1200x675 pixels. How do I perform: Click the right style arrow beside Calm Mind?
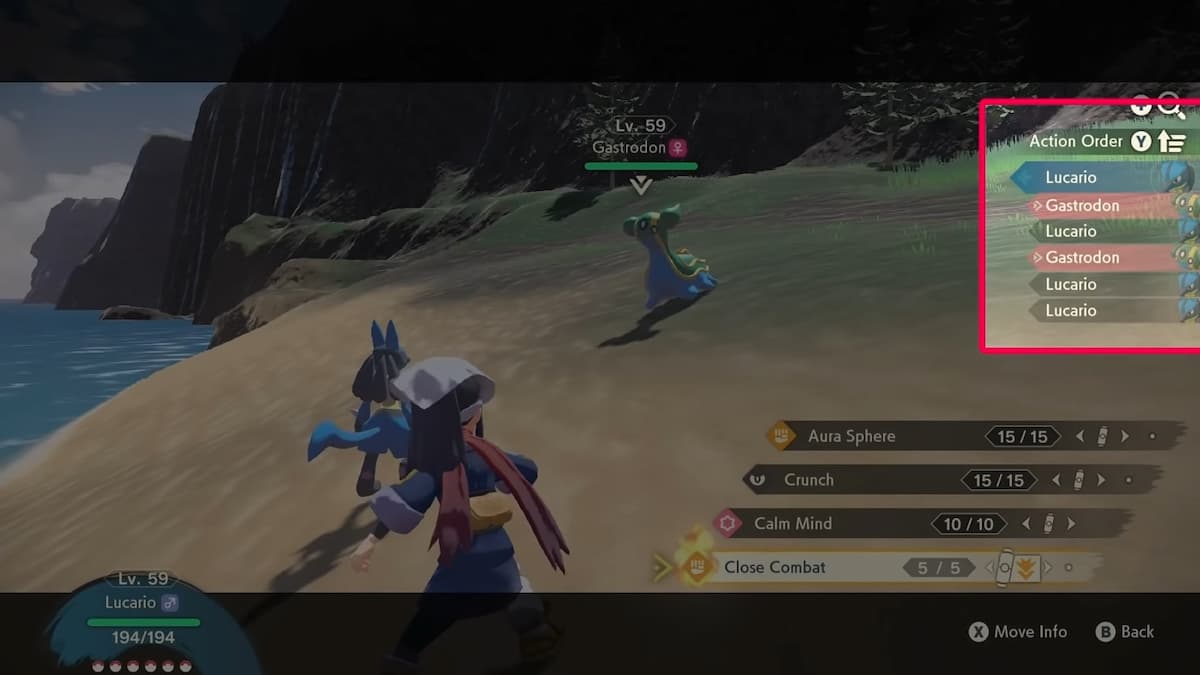[x=1071, y=523]
